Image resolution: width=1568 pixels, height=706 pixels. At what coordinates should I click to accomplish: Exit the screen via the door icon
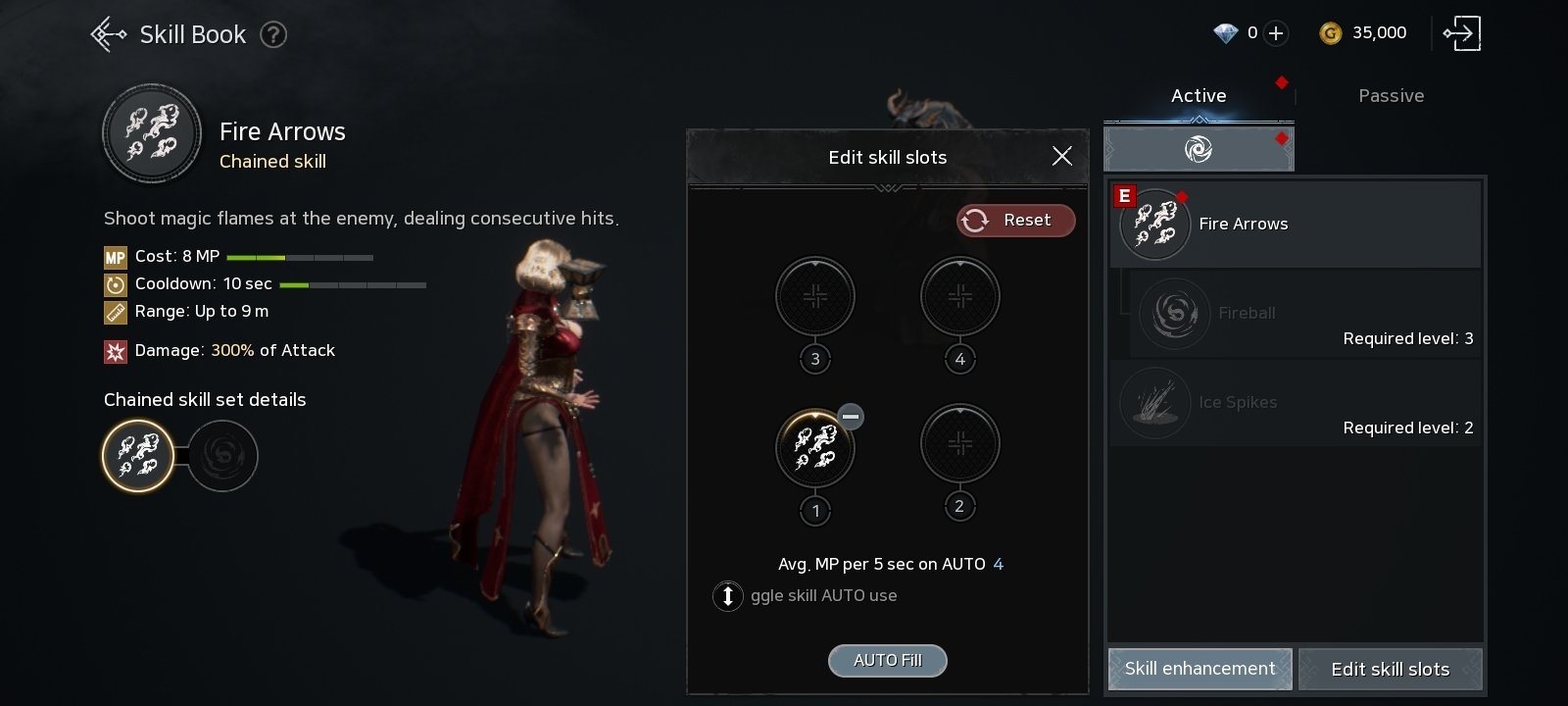1461,33
